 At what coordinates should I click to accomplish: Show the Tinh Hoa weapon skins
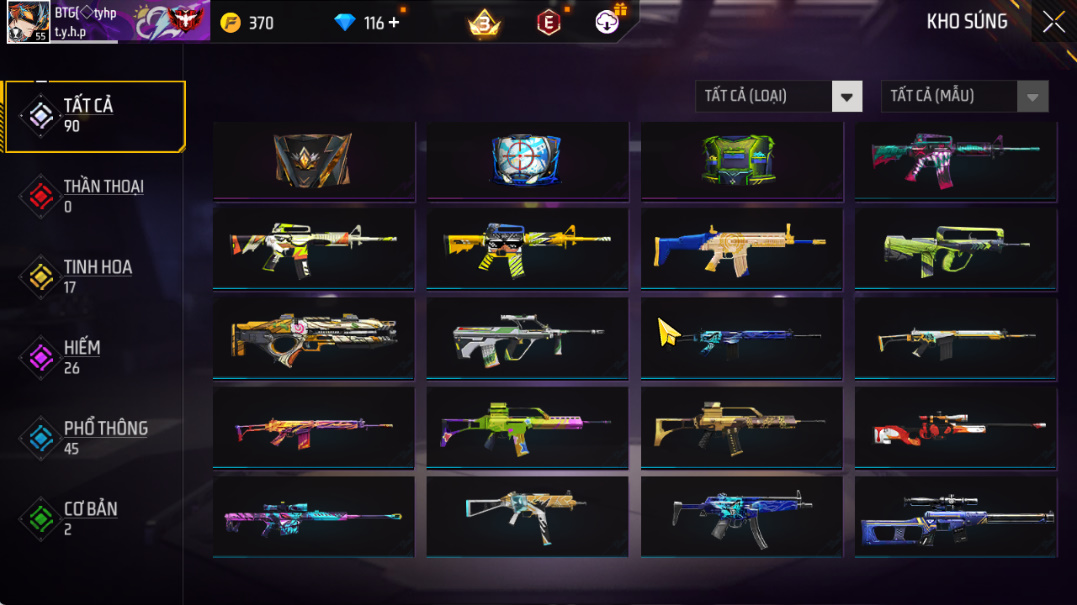(95, 277)
